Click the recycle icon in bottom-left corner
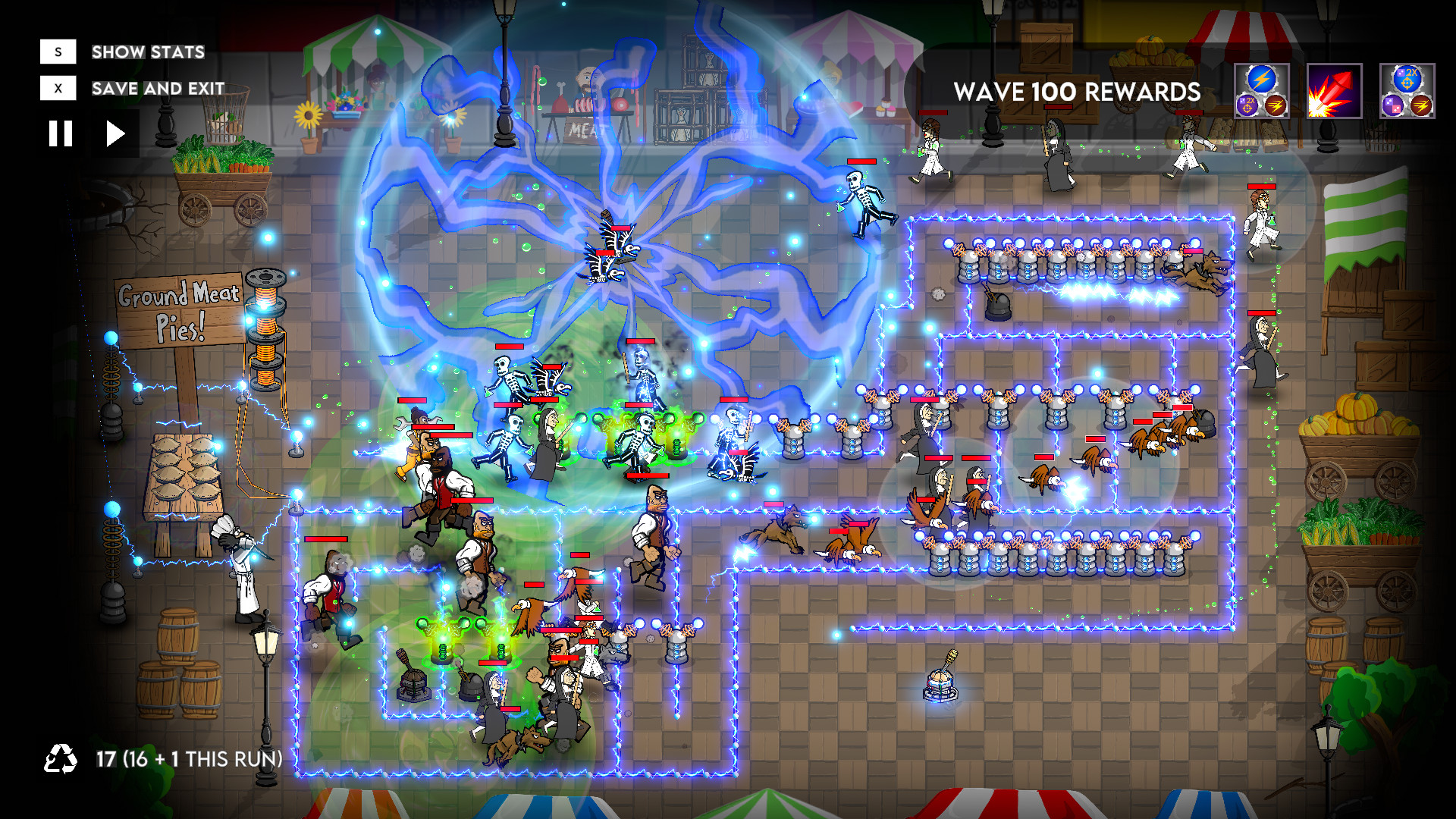The image size is (1456, 819). [59, 758]
